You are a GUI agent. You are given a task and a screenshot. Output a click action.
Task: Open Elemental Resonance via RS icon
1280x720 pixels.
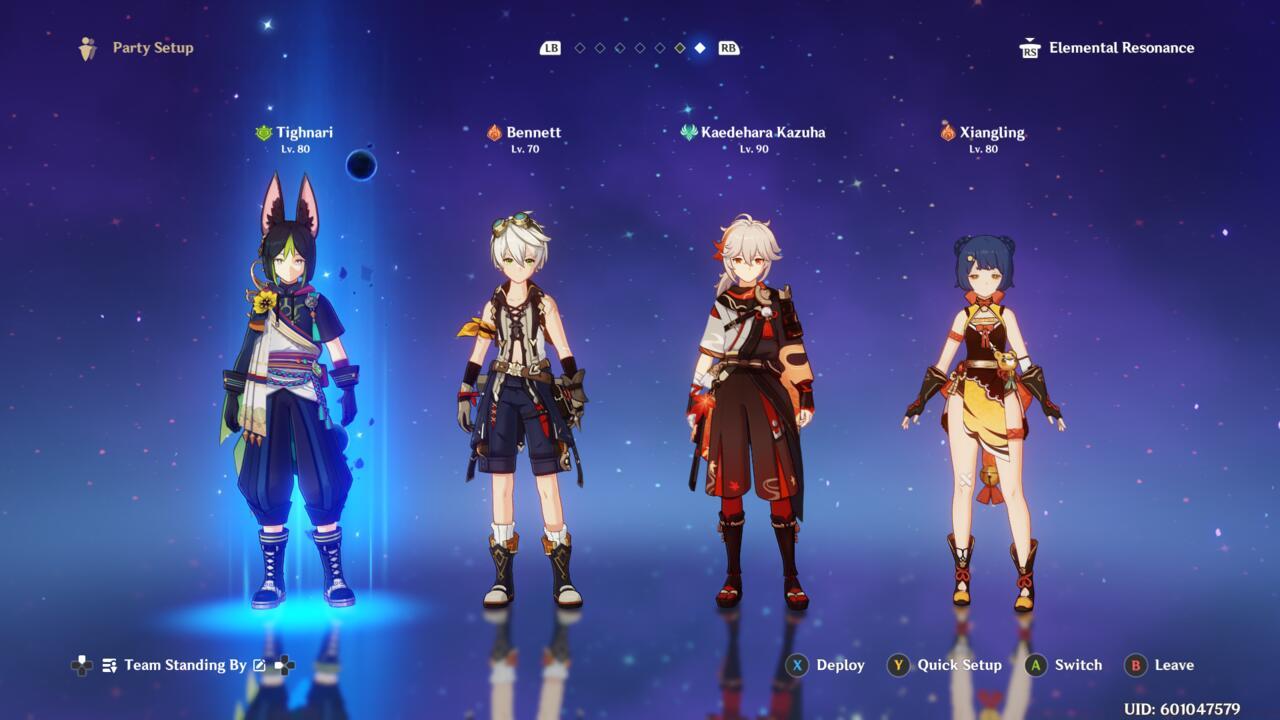(1029, 47)
